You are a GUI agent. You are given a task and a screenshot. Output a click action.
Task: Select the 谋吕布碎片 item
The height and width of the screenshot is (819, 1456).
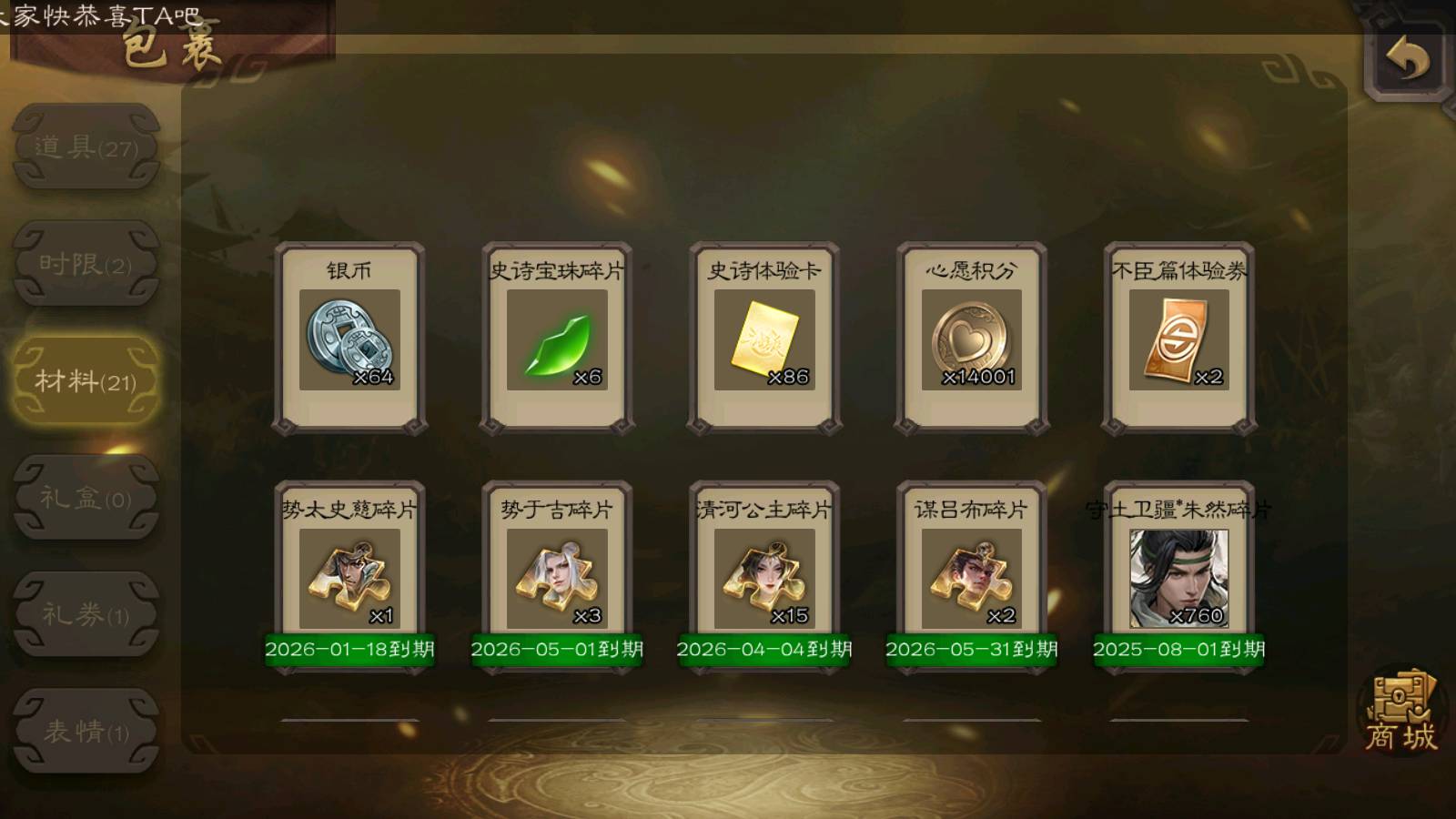click(x=971, y=578)
